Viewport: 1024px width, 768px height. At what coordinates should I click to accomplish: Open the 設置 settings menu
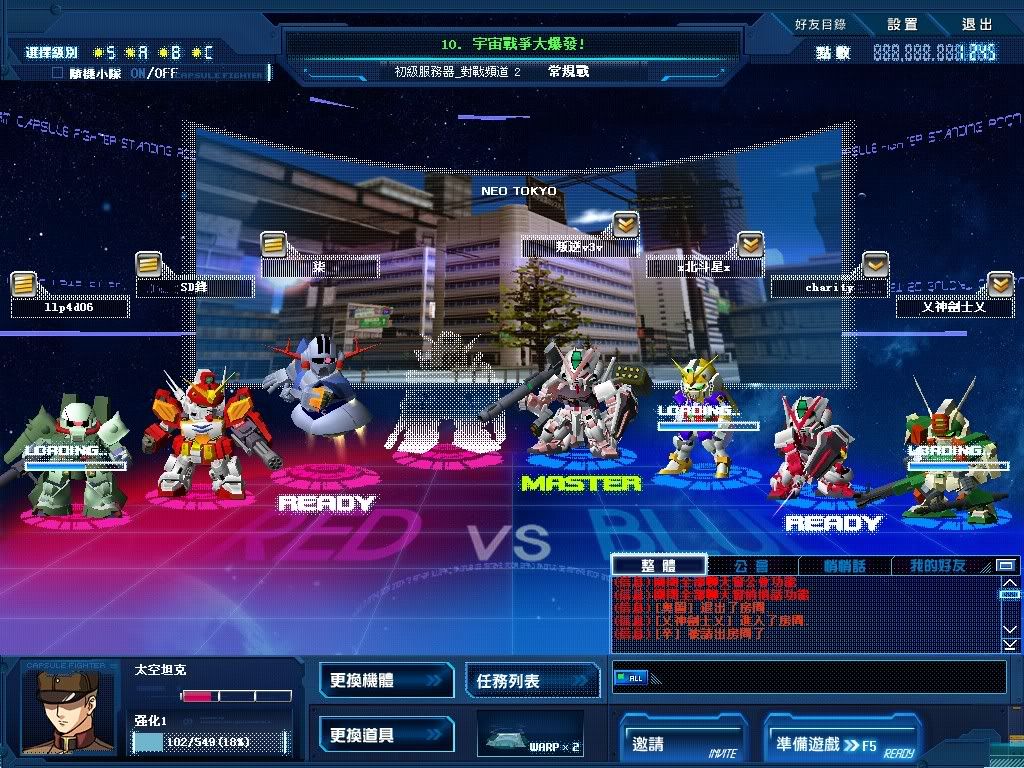(x=902, y=24)
